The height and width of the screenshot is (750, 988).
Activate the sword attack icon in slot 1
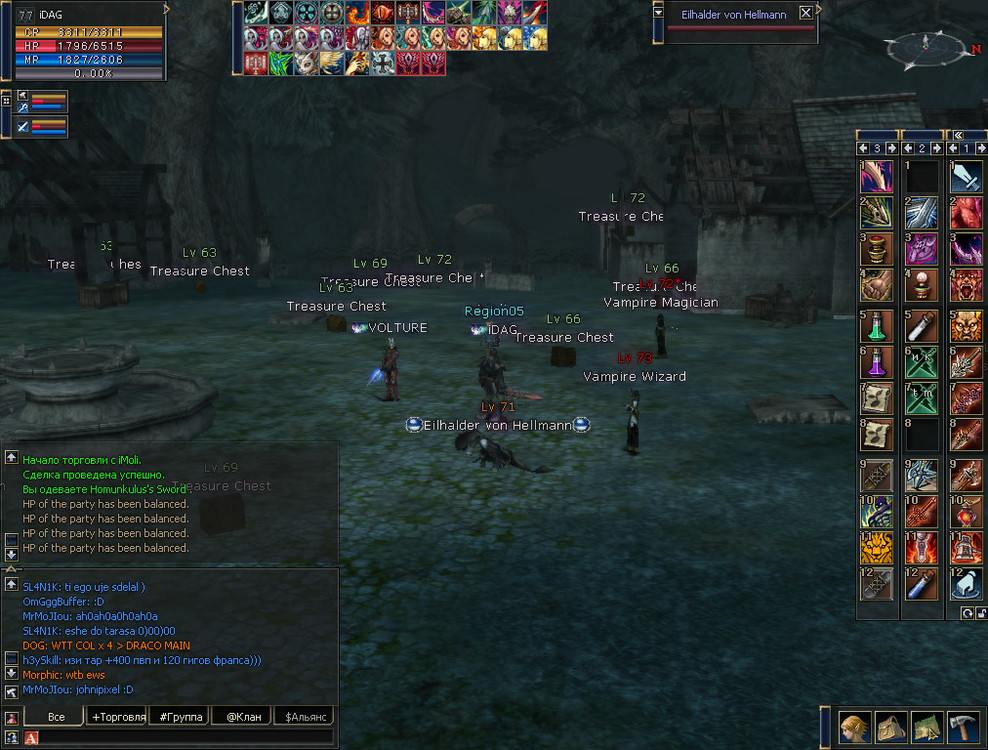coord(967,177)
